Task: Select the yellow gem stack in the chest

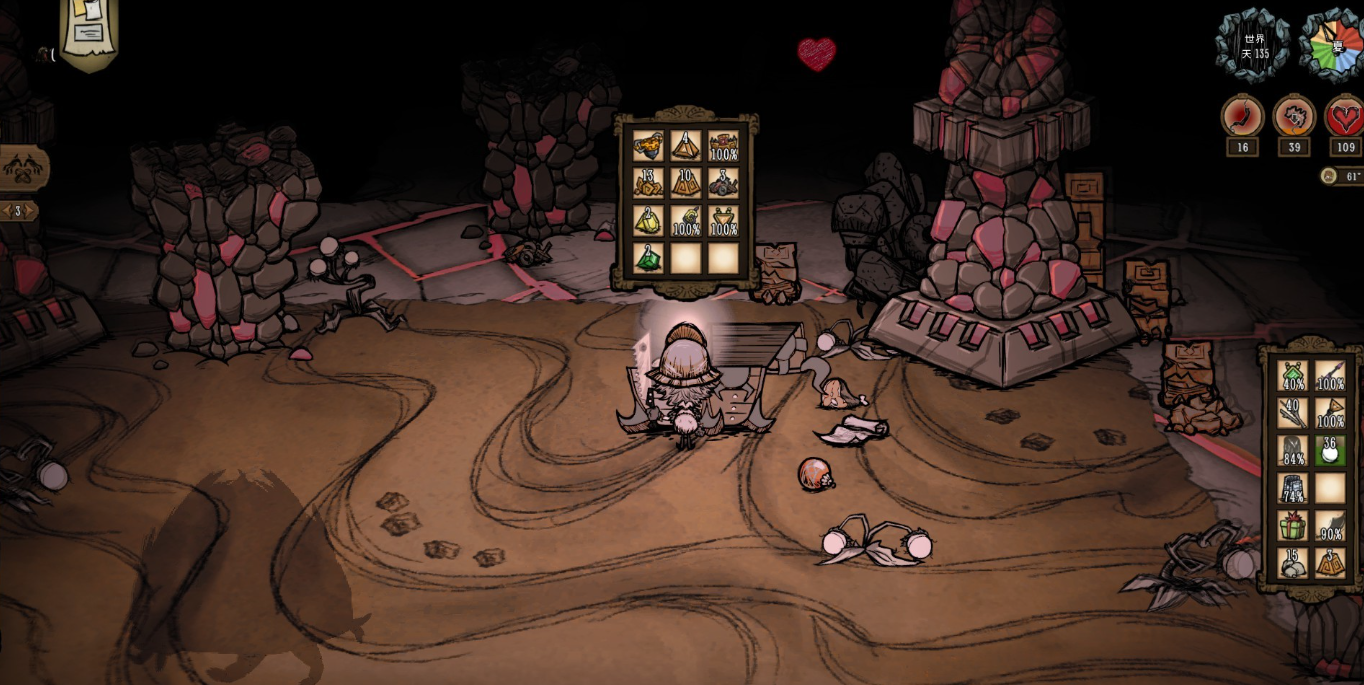Action: (648, 220)
